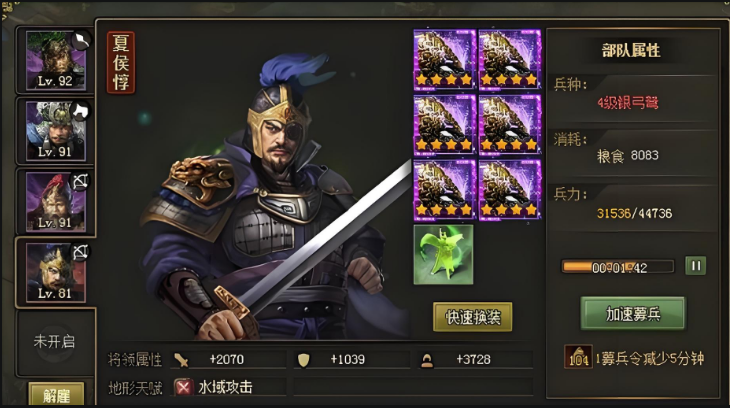Pause the troop recruitment timer
Viewport: 730px width, 408px height.
pos(695,266)
